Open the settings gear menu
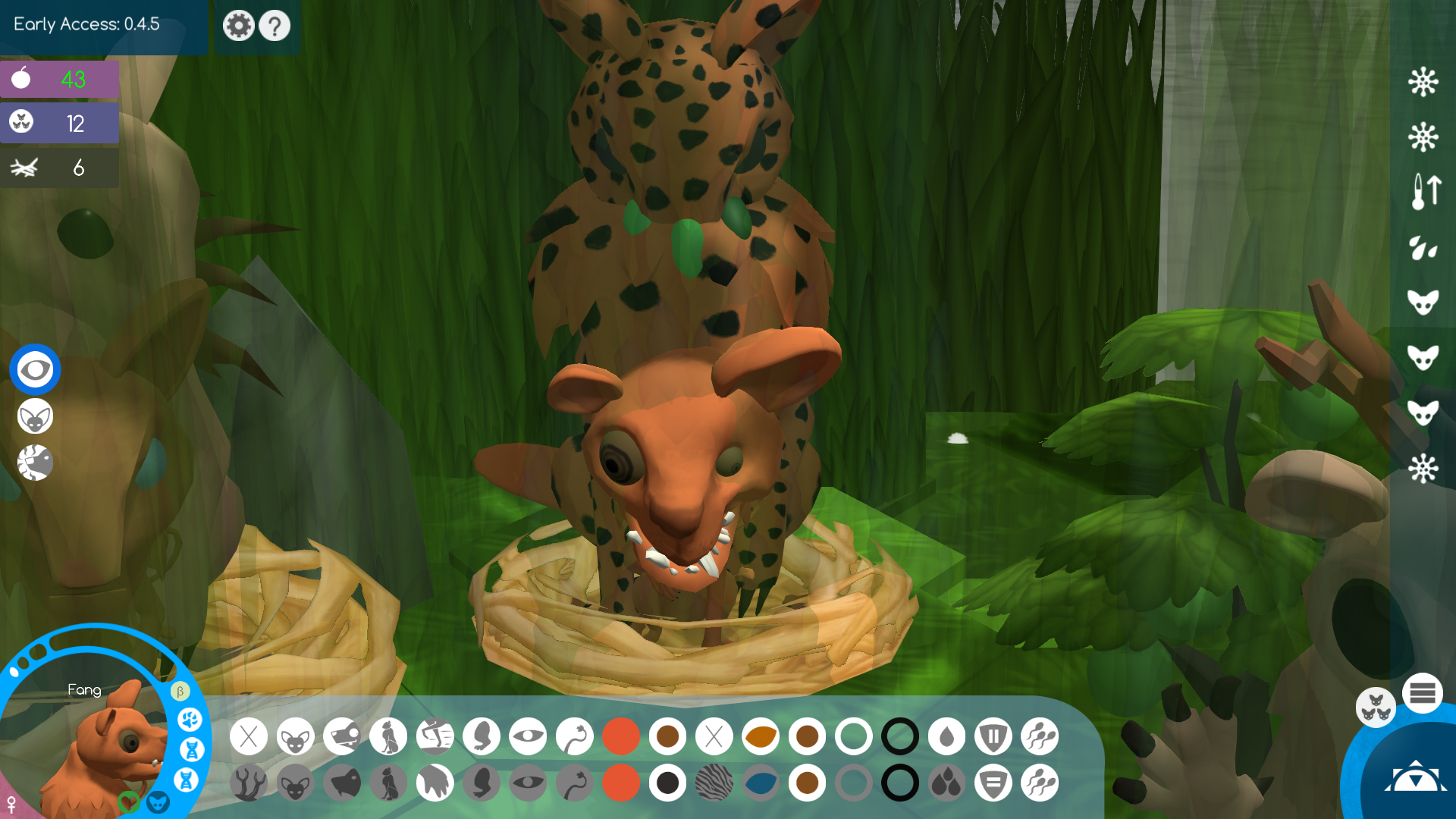Image resolution: width=1456 pixels, height=819 pixels. tap(238, 25)
